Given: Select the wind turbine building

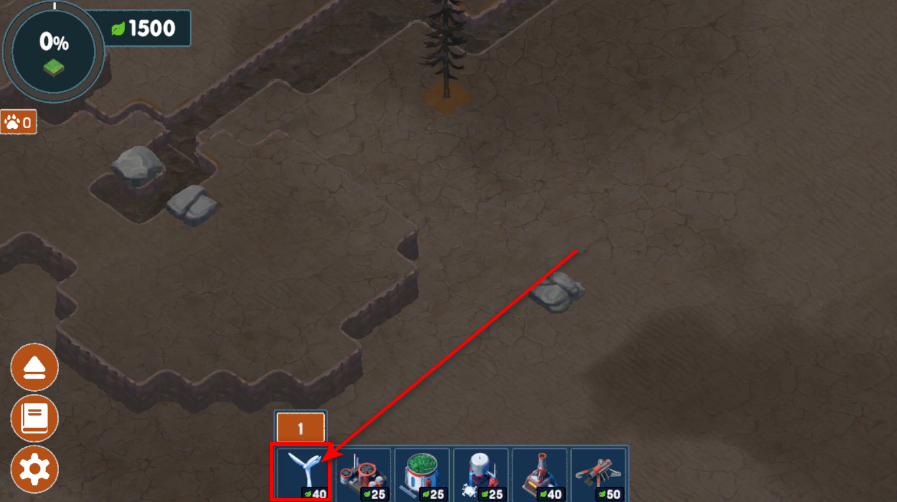Looking at the screenshot, I should (305, 472).
